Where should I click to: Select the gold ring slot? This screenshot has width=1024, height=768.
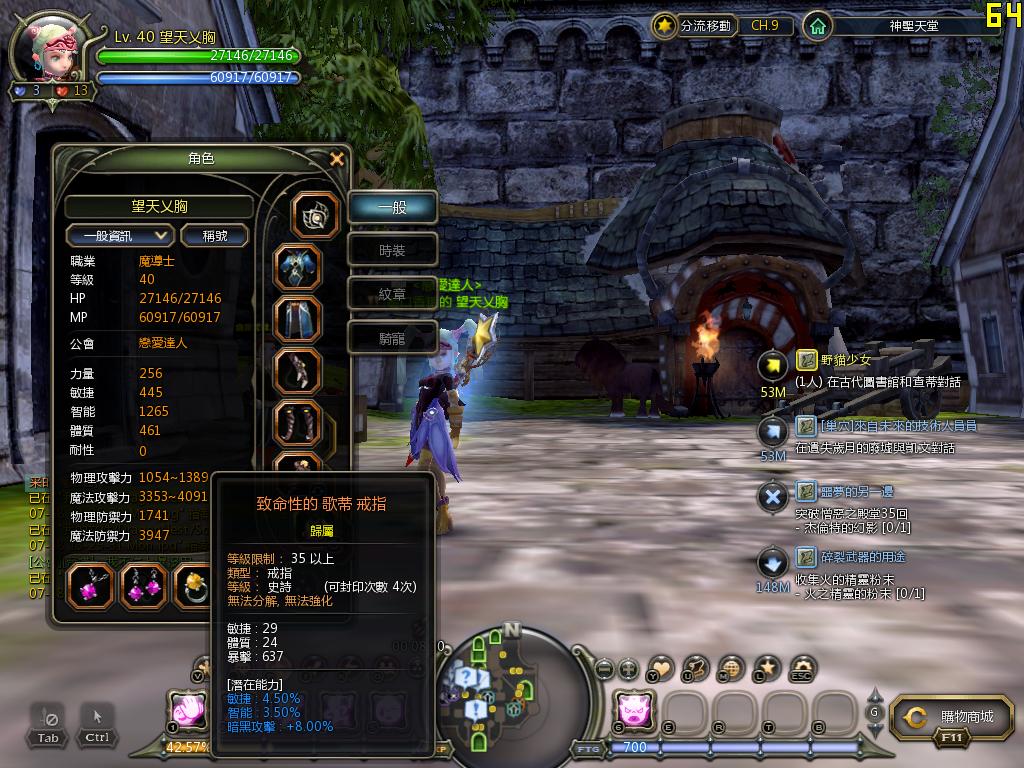tap(193, 587)
